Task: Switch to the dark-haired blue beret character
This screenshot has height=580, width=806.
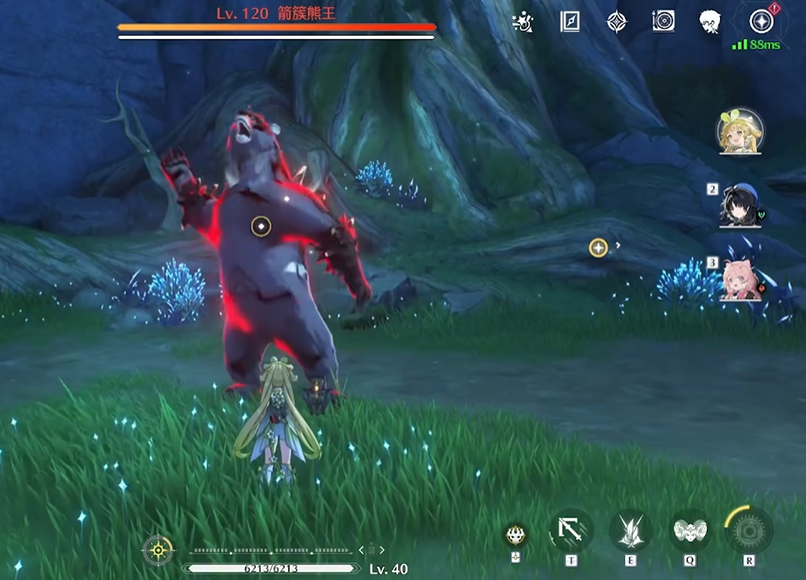Action: tap(741, 205)
